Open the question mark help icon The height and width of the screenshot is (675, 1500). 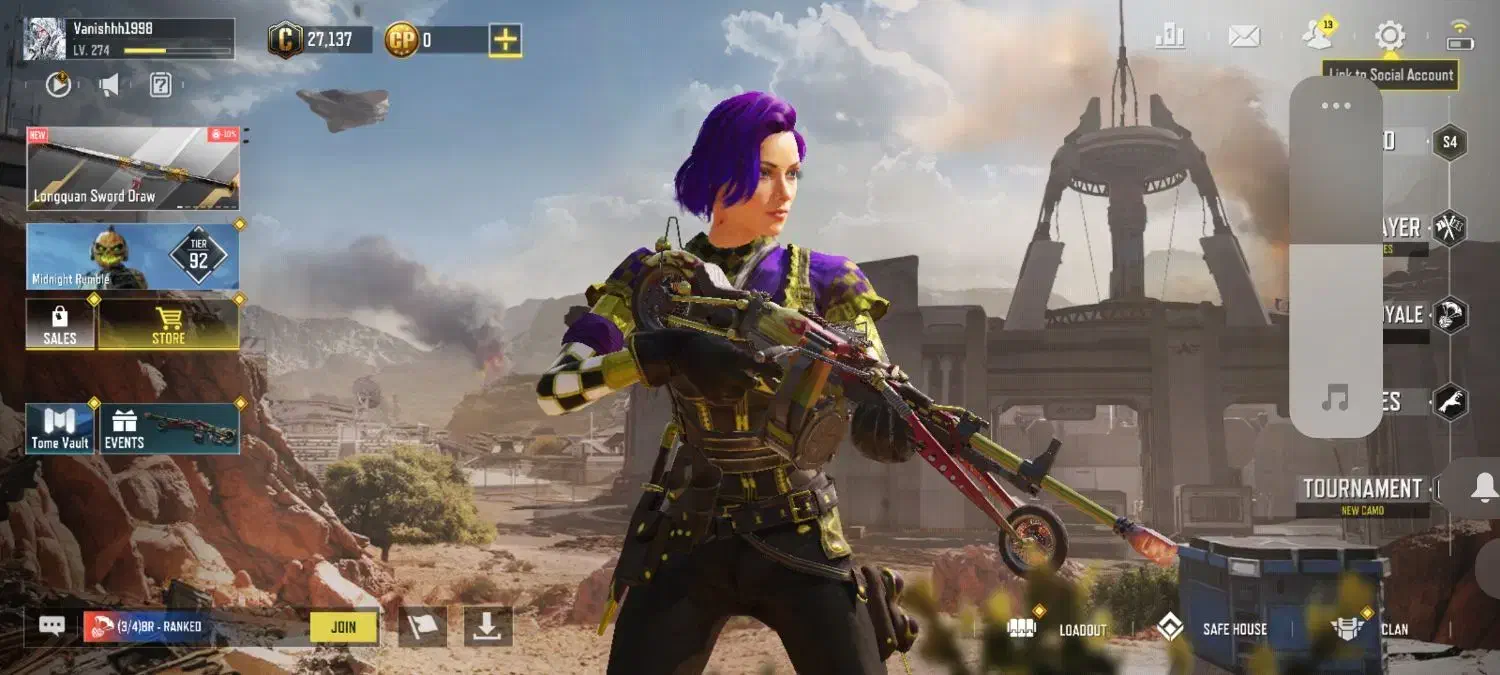[160, 86]
